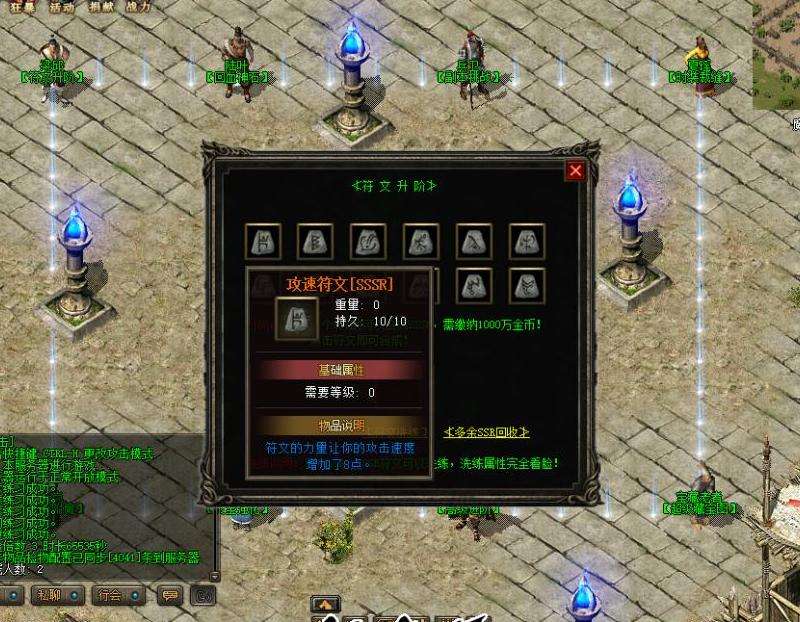Viewport: 800px width, 622px height.
Task: Close the 符文升阶 rune upgrade window
Action: pyautogui.click(x=575, y=171)
